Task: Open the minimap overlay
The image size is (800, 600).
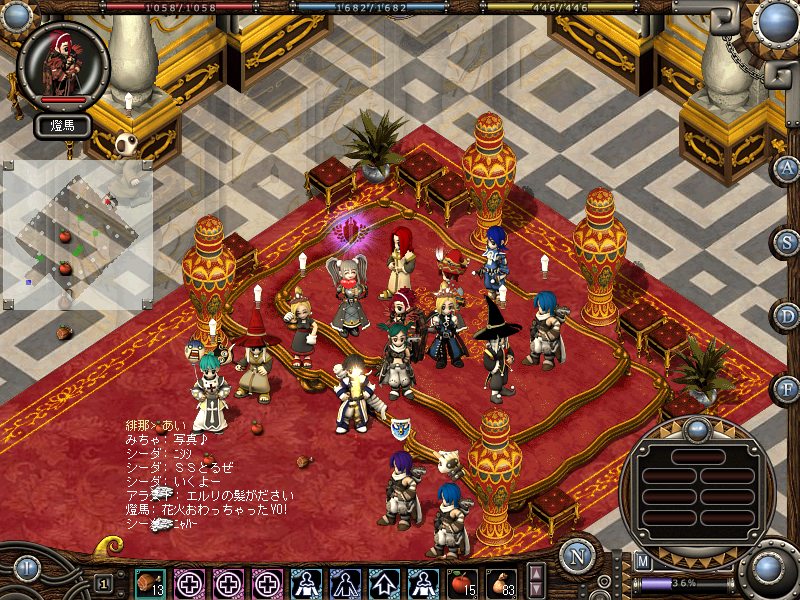Action: (x=77, y=234)
